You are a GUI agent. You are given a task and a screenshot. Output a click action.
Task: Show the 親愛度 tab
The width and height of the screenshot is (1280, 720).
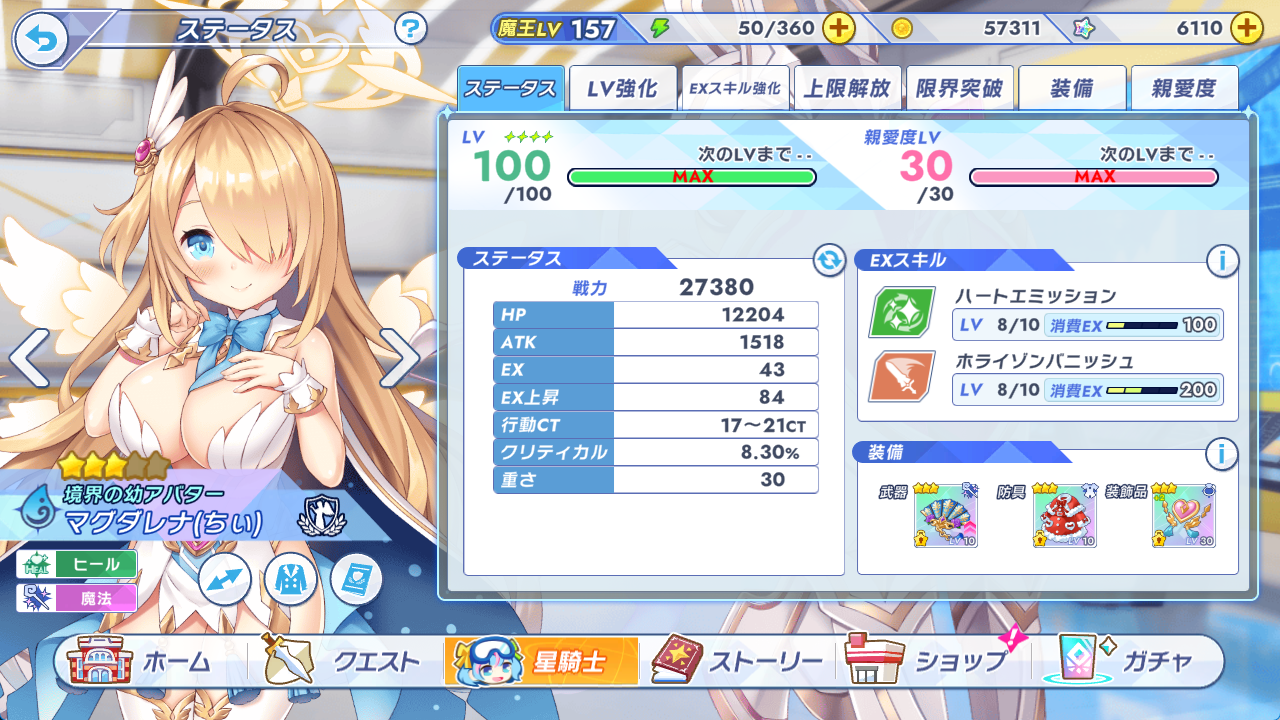pyautogui.click(x=1184, y=88)
